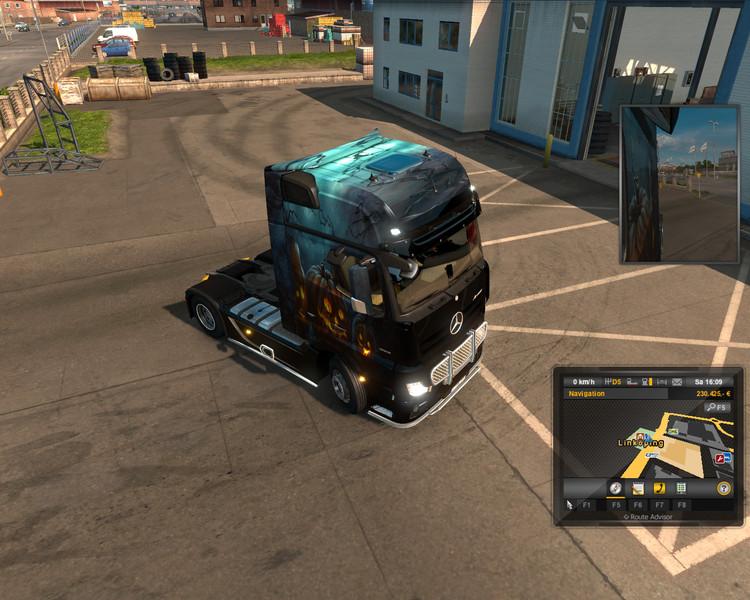The width and height of the screenshot is (750, 600).
Task: Click the round question mark icon
Action: point(722,488)
